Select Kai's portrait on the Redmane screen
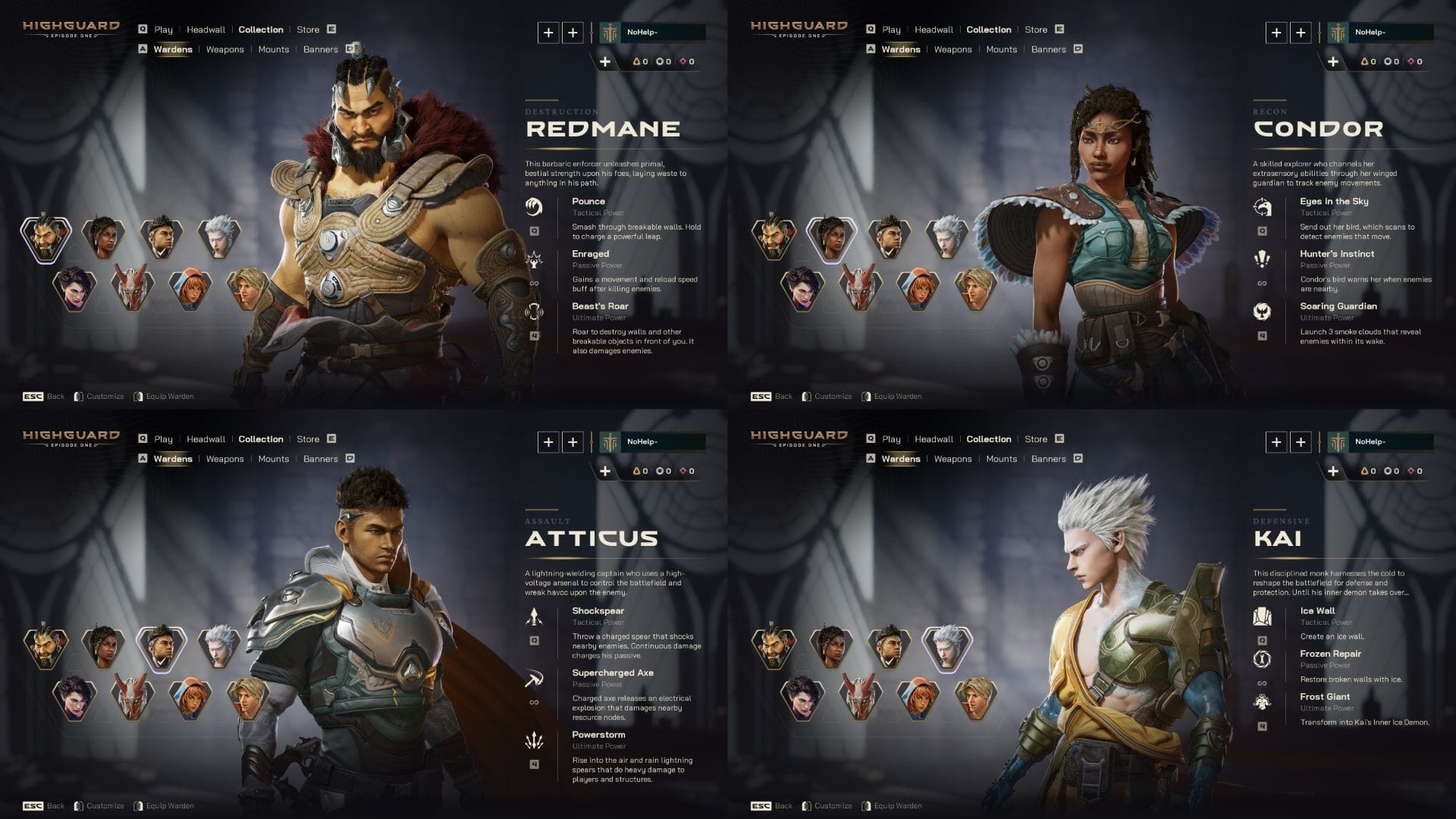 [x=219, y=235]
